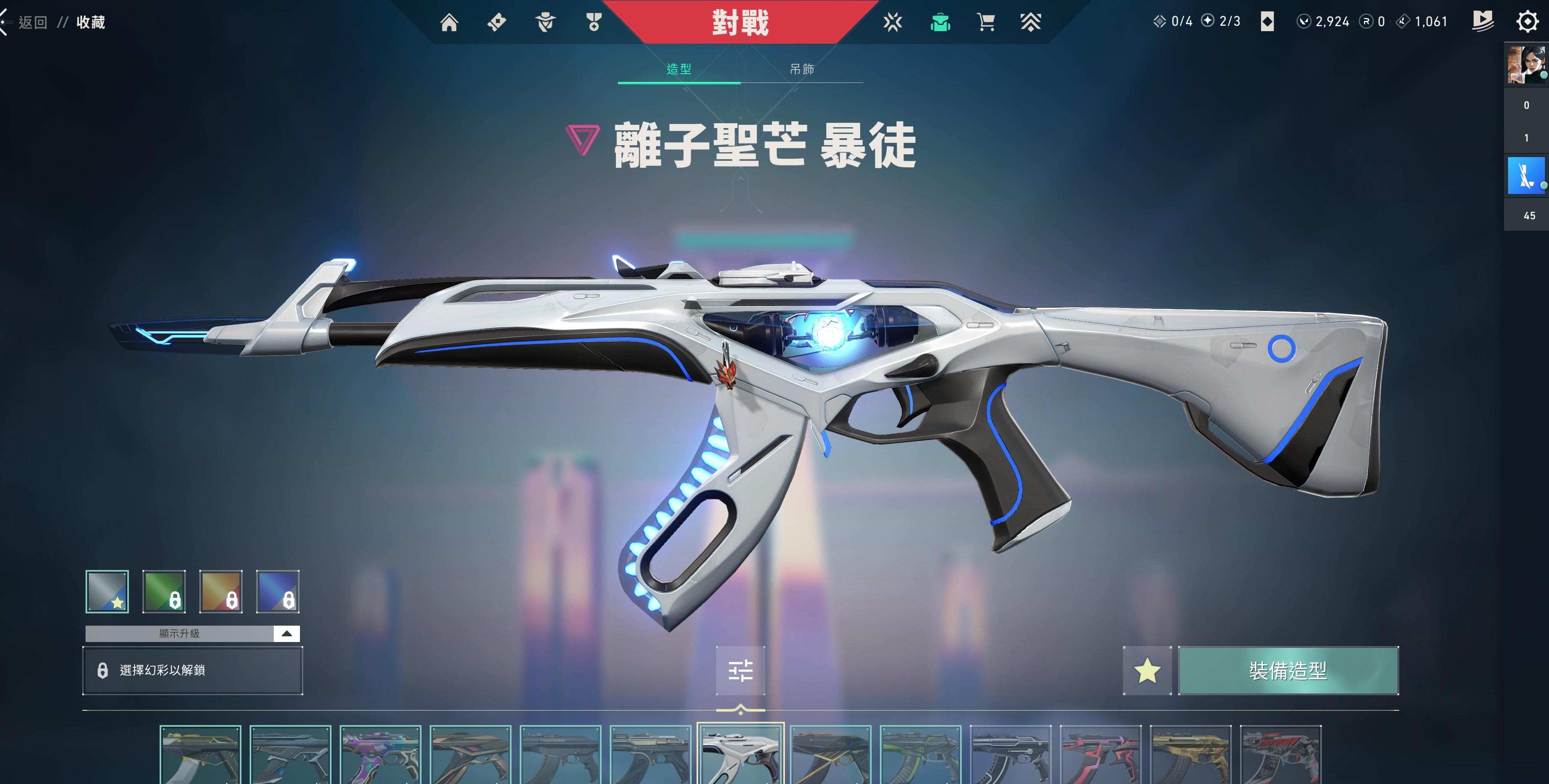Open the filter sliders button

coord(740,670)
